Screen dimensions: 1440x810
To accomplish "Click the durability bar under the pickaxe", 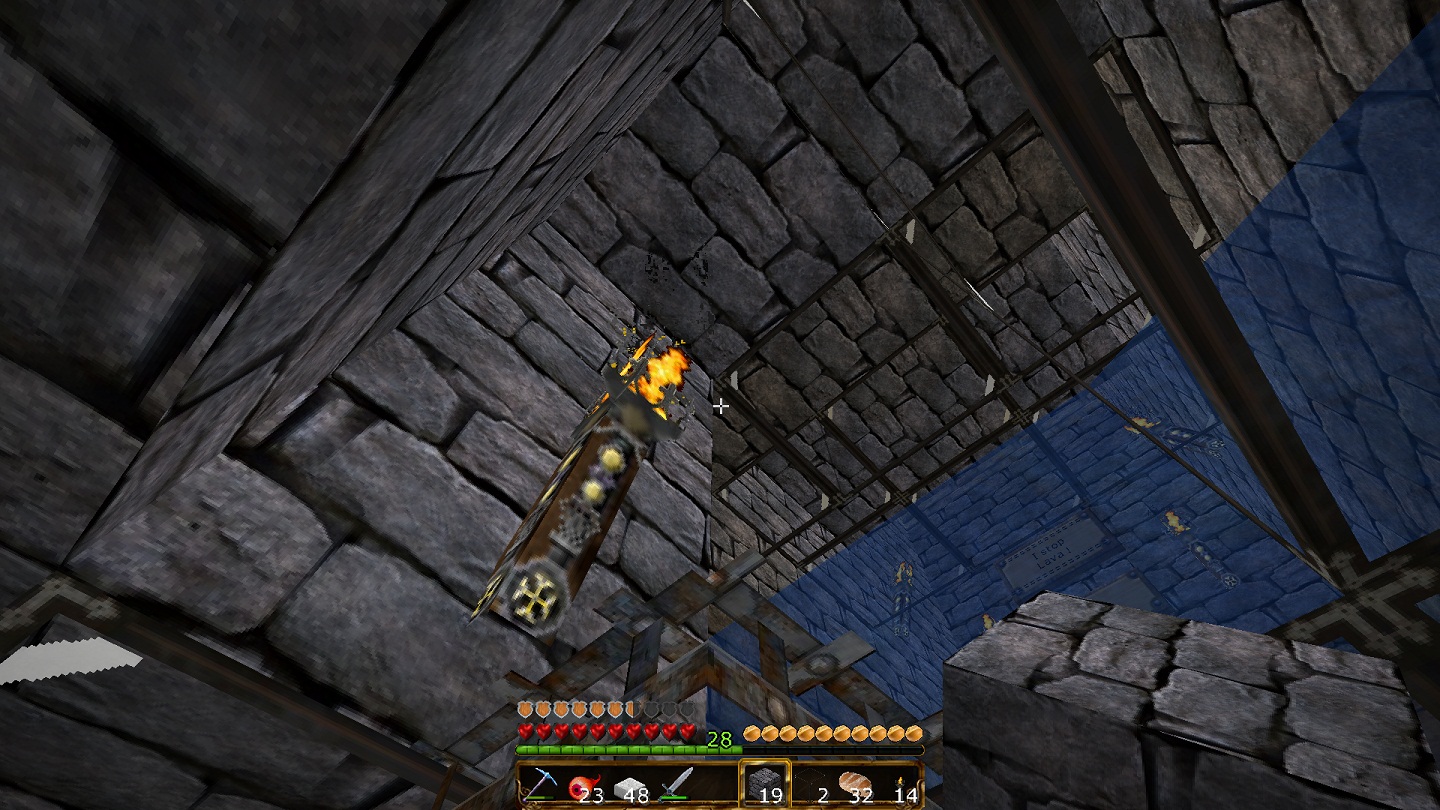I will pos(539,798).
